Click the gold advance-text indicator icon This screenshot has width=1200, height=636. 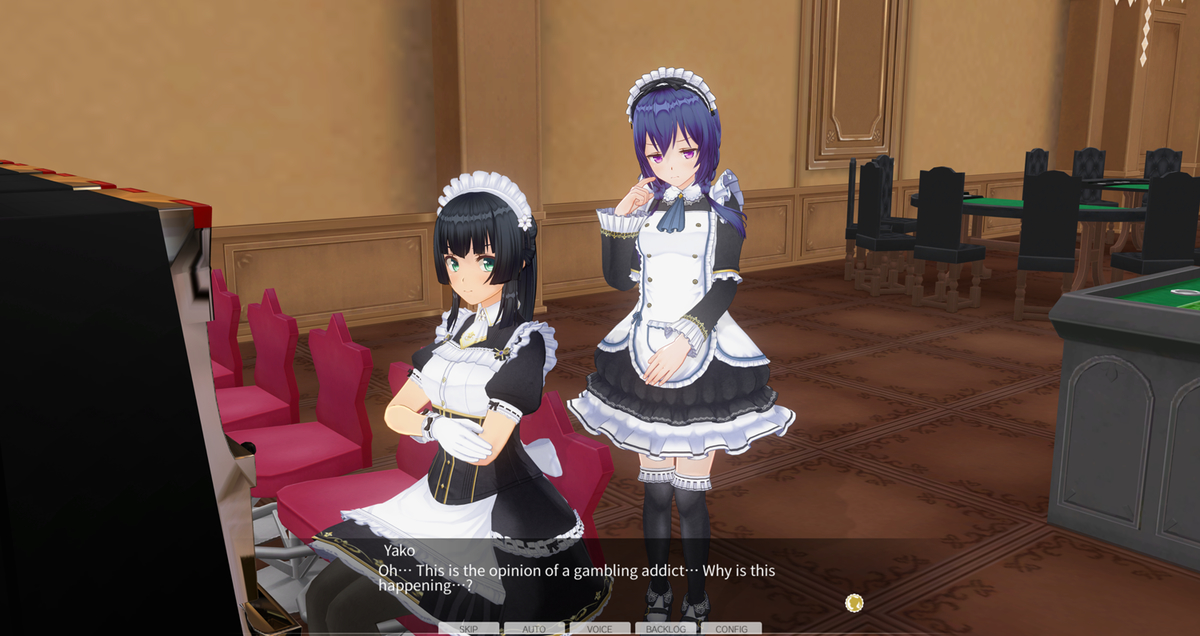(x=854, y=602)
